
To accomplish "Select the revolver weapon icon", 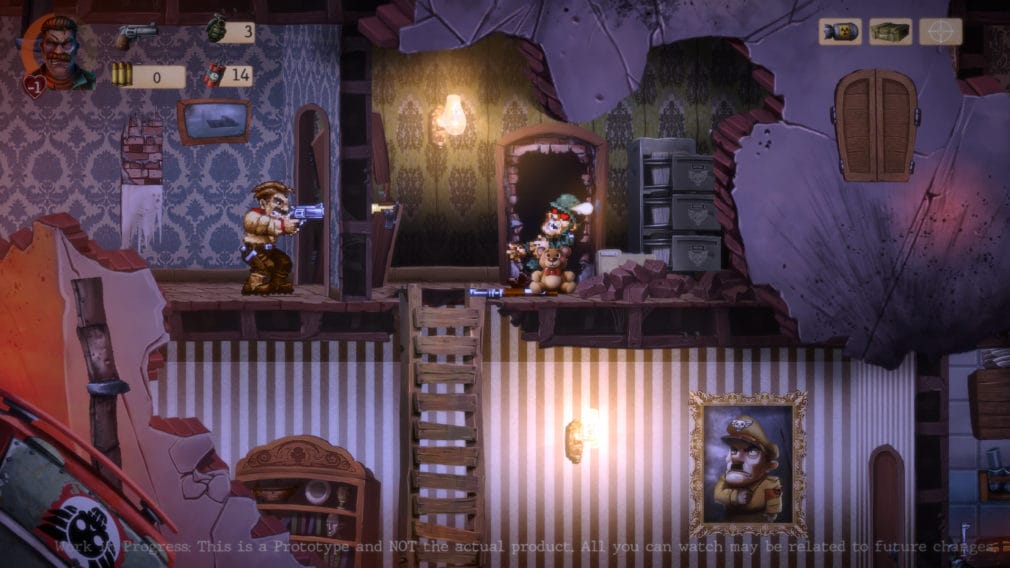I will 134,34.
